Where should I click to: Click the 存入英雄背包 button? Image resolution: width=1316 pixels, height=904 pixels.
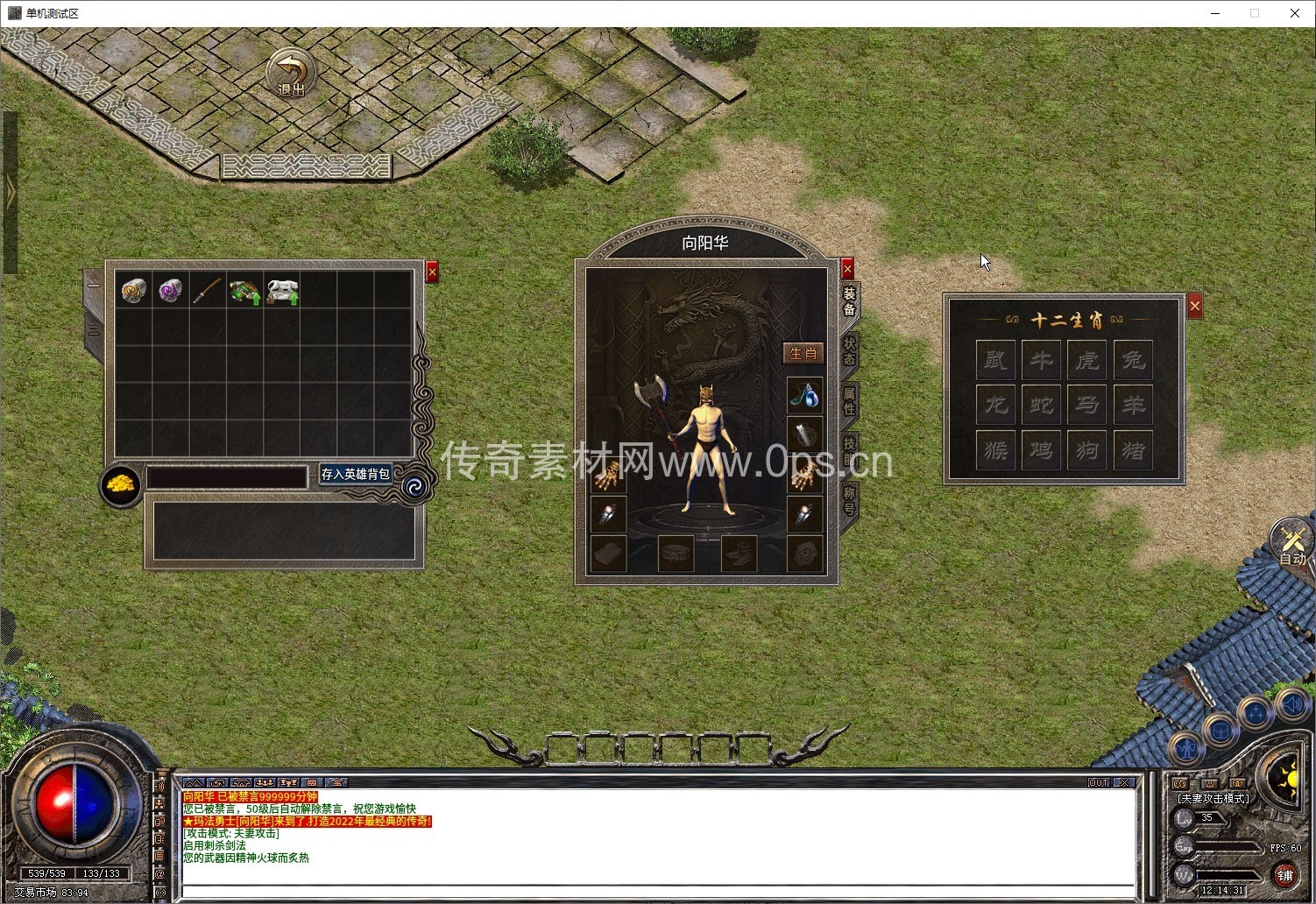click(355, 474)
